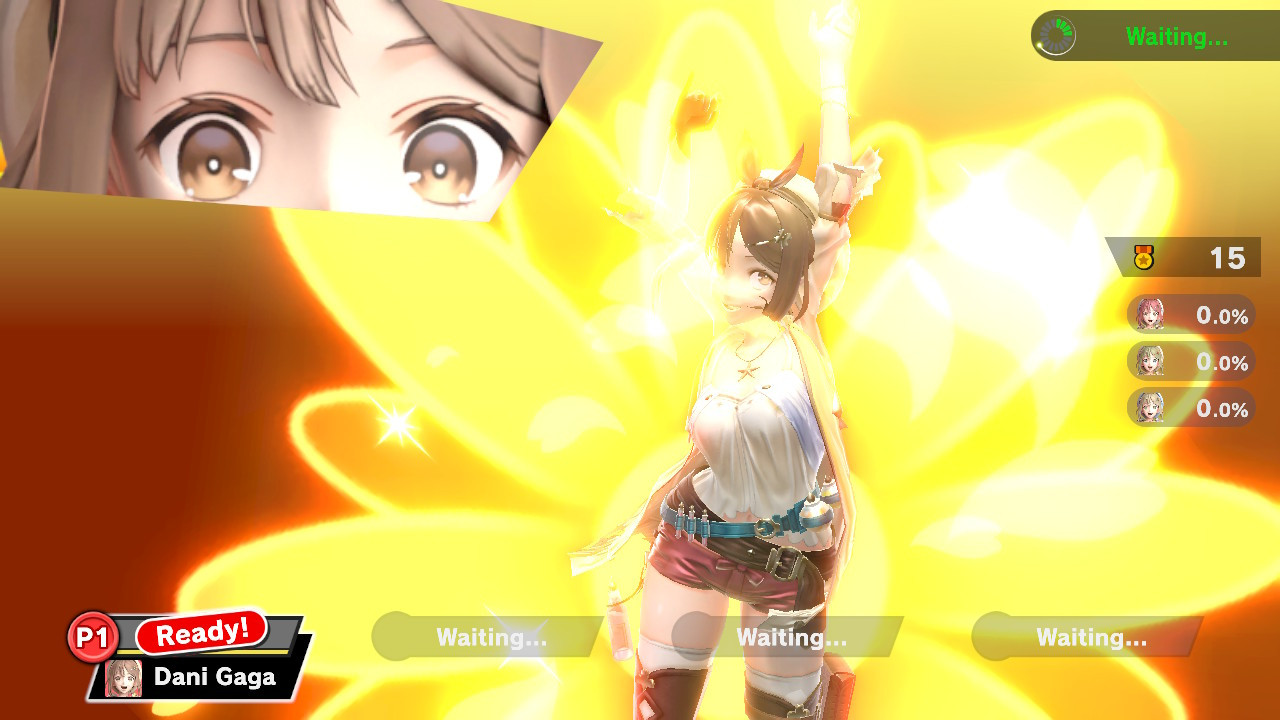
Task: Toggle the P2 Waiting slot readiness
Action: tap(487, 637)
